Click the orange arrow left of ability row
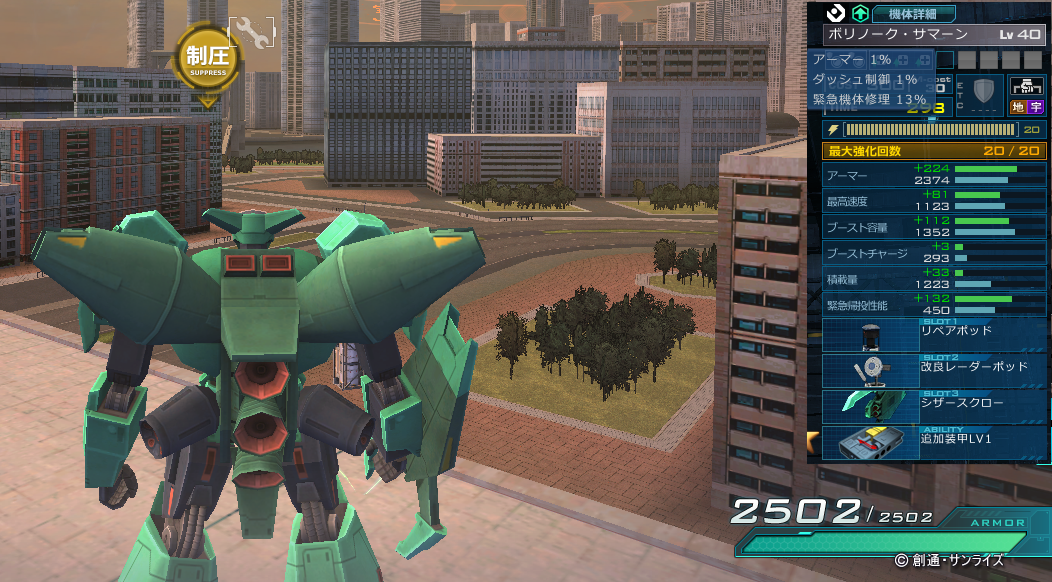Image resolution: width=1052 pixels, height=582 pixels. (x=814, y=441)
